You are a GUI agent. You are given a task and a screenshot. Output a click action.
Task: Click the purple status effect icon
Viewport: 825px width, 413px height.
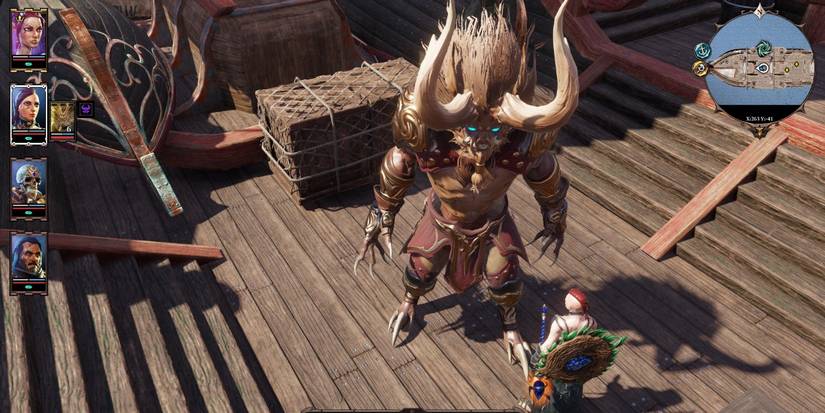(x=86, y=109)
